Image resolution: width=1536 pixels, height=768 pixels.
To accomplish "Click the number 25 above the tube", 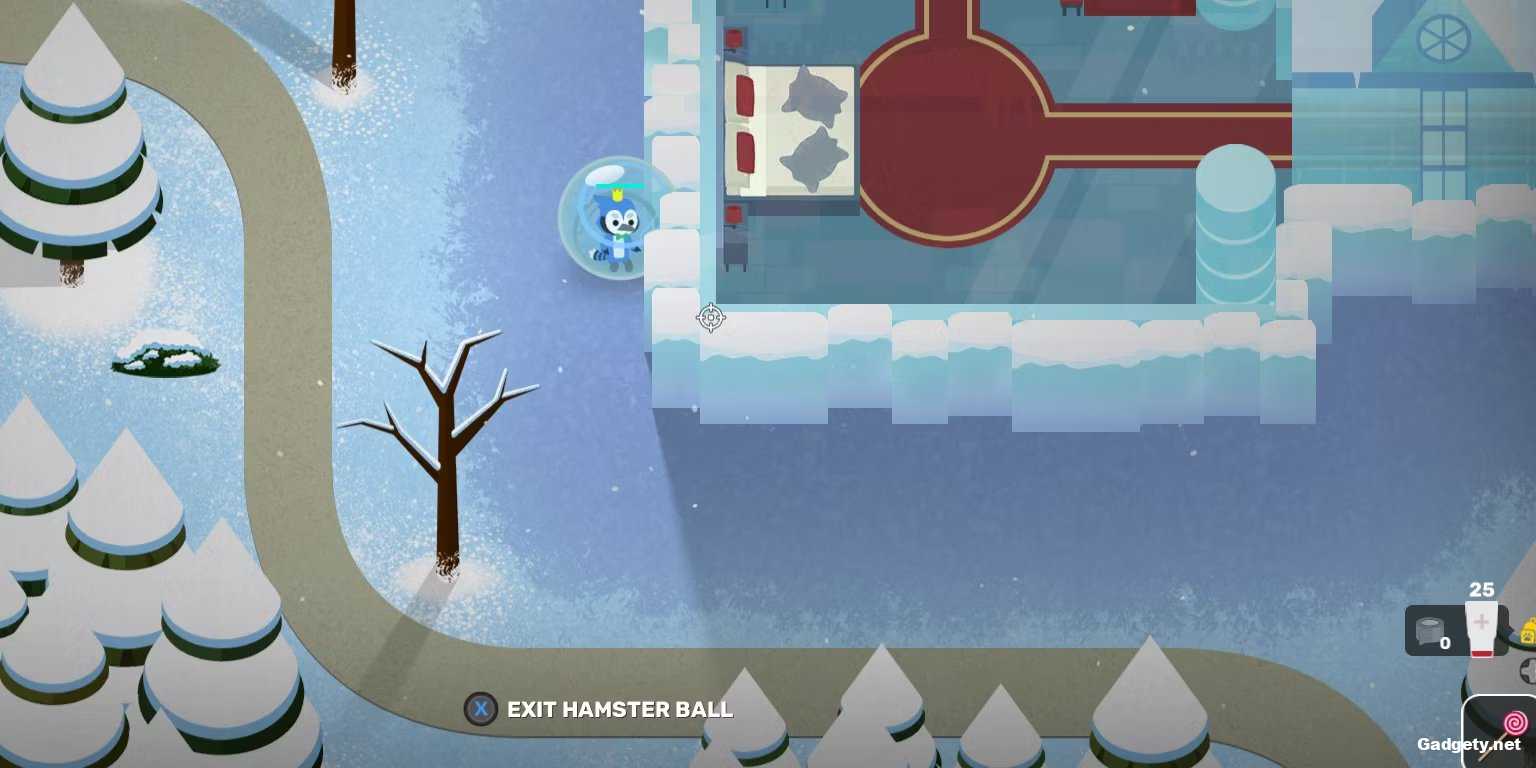I will [1480, 590].
